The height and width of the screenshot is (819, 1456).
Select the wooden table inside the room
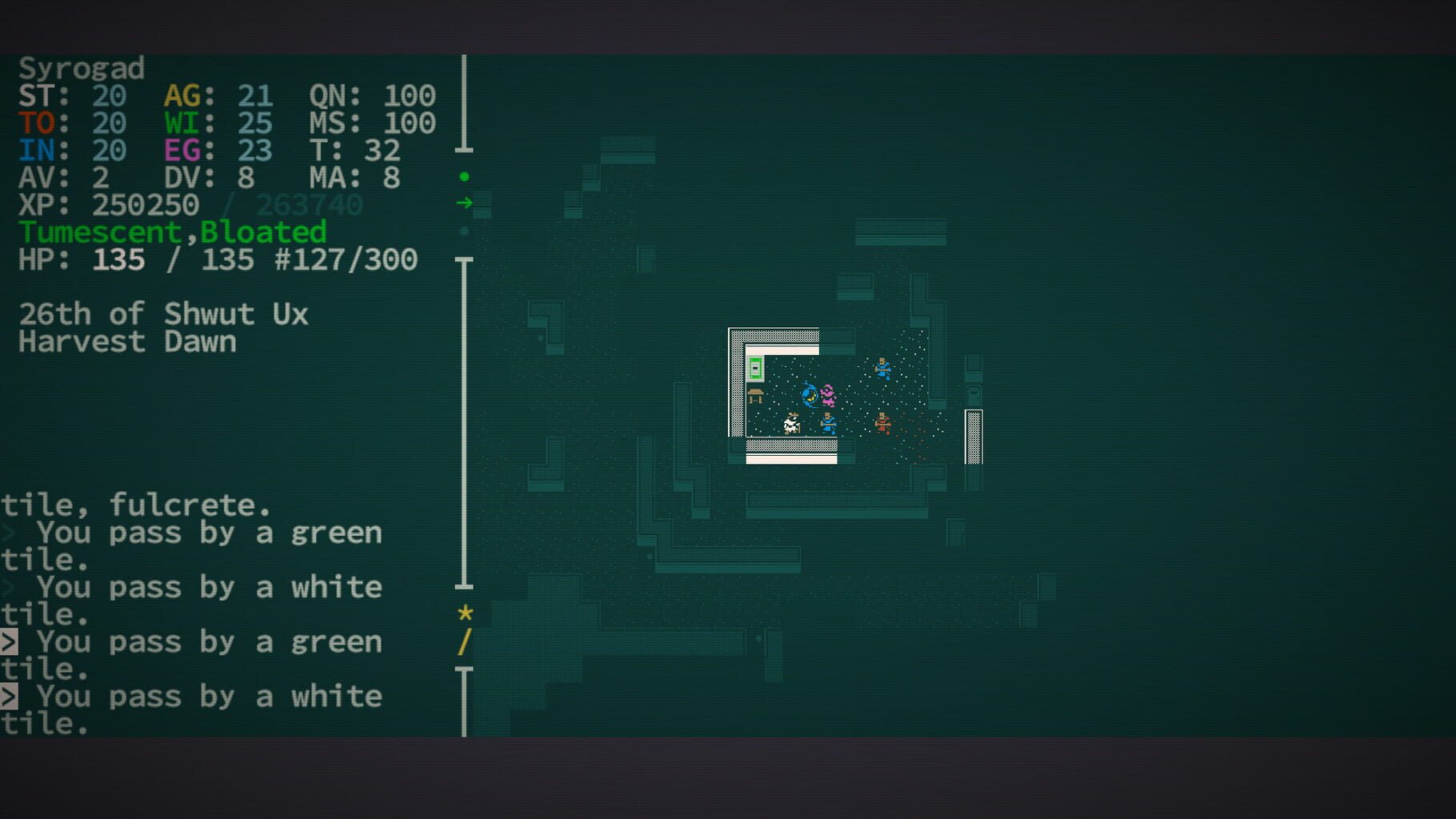(755, 396)
